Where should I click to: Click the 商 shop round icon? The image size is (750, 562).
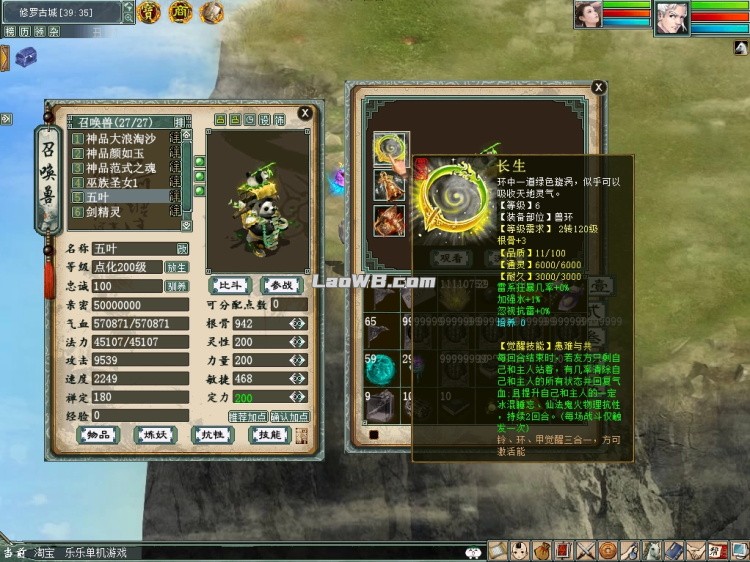pos(180,12)
